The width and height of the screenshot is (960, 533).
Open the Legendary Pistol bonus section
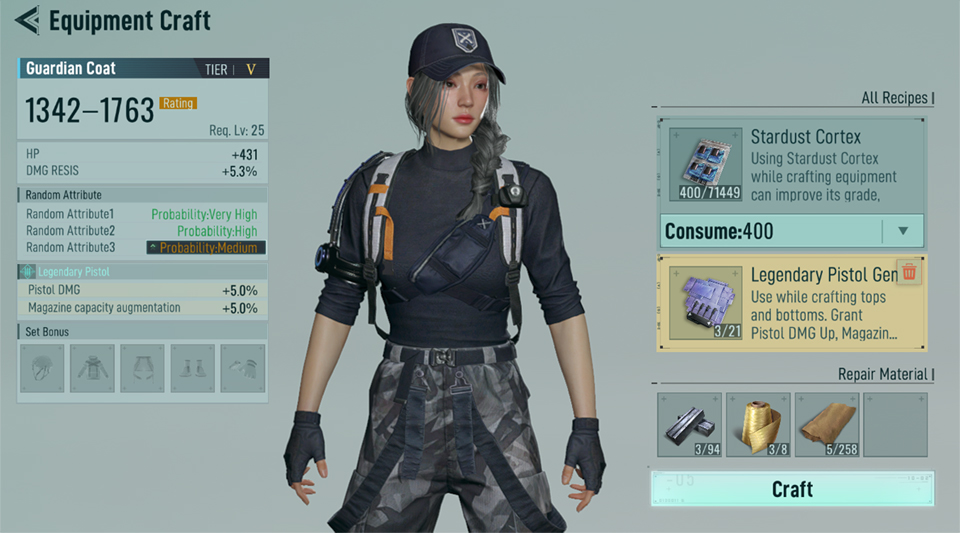pos(74,271)
